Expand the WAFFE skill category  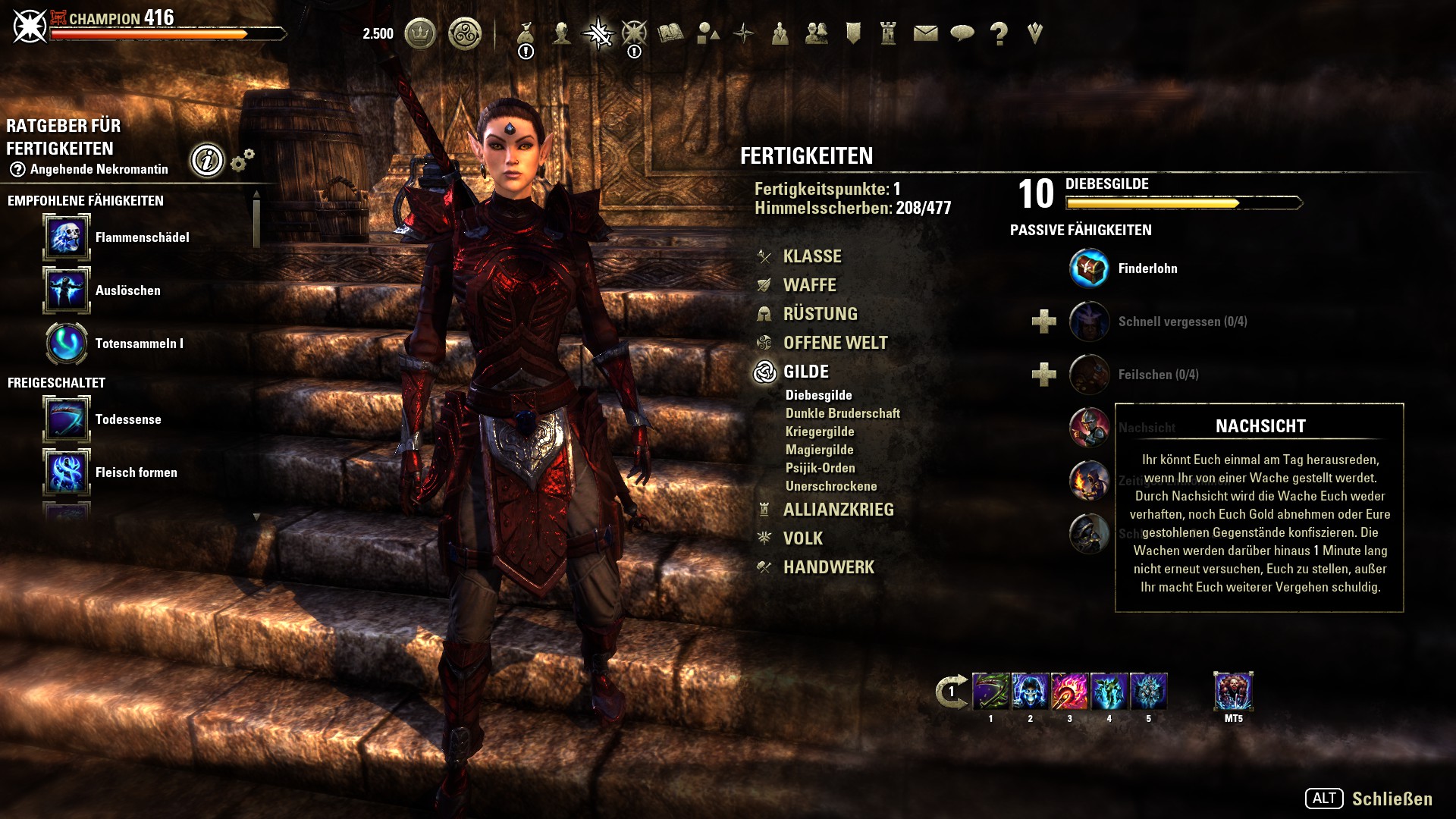[809, 285]
